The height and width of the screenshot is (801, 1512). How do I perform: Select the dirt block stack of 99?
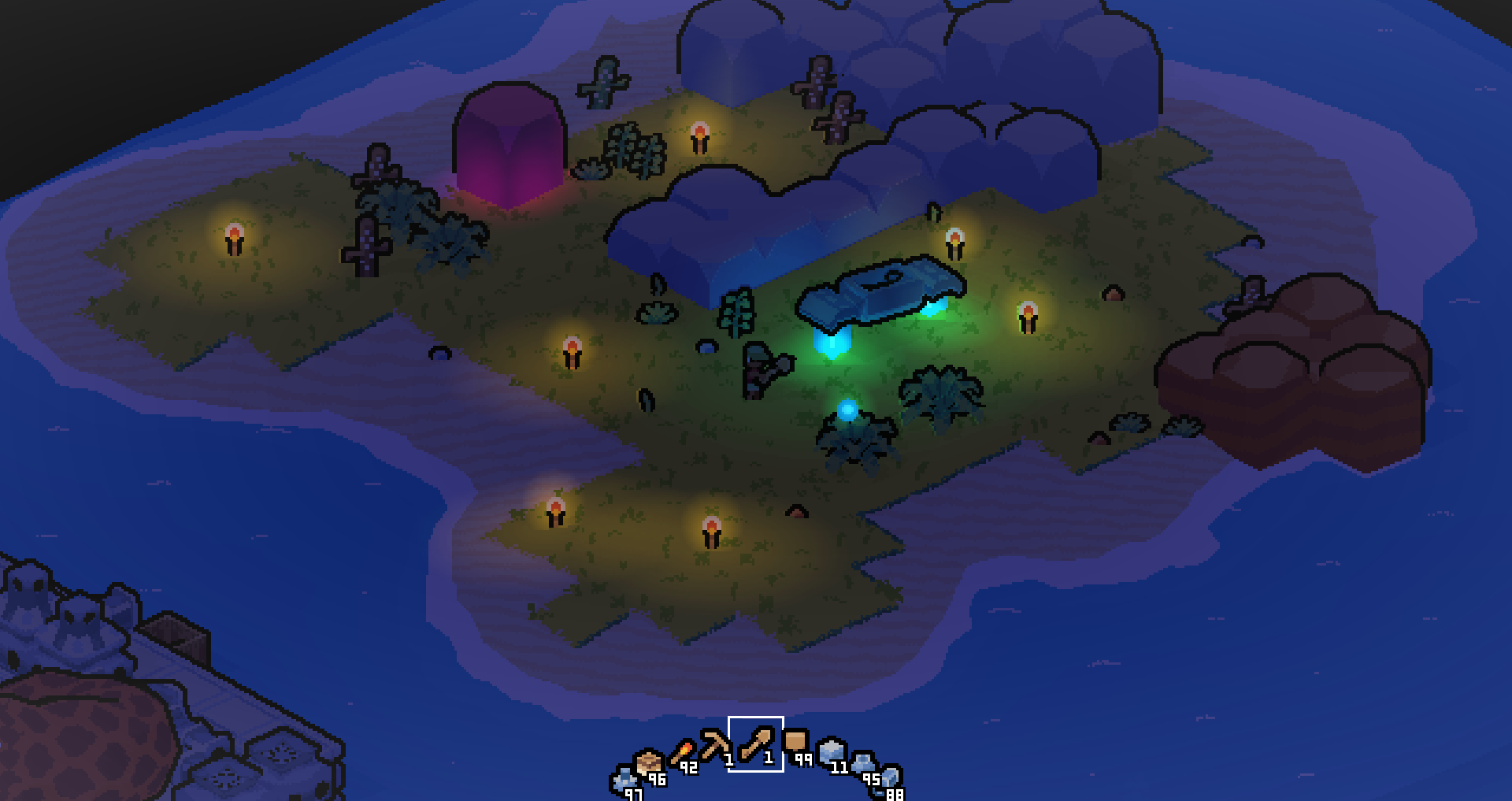tap(795, 741)
